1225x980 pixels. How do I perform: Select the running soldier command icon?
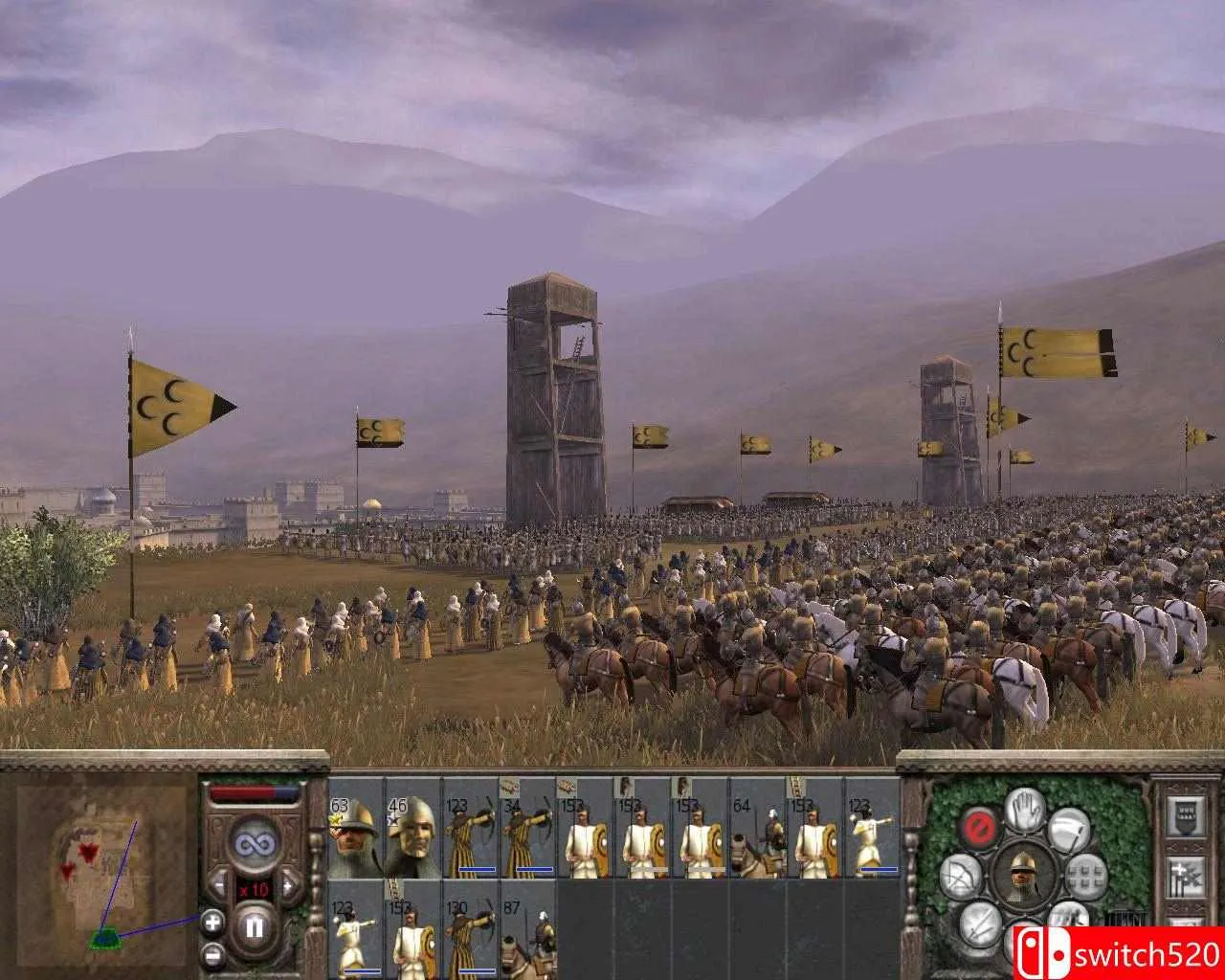point(1069,917)
